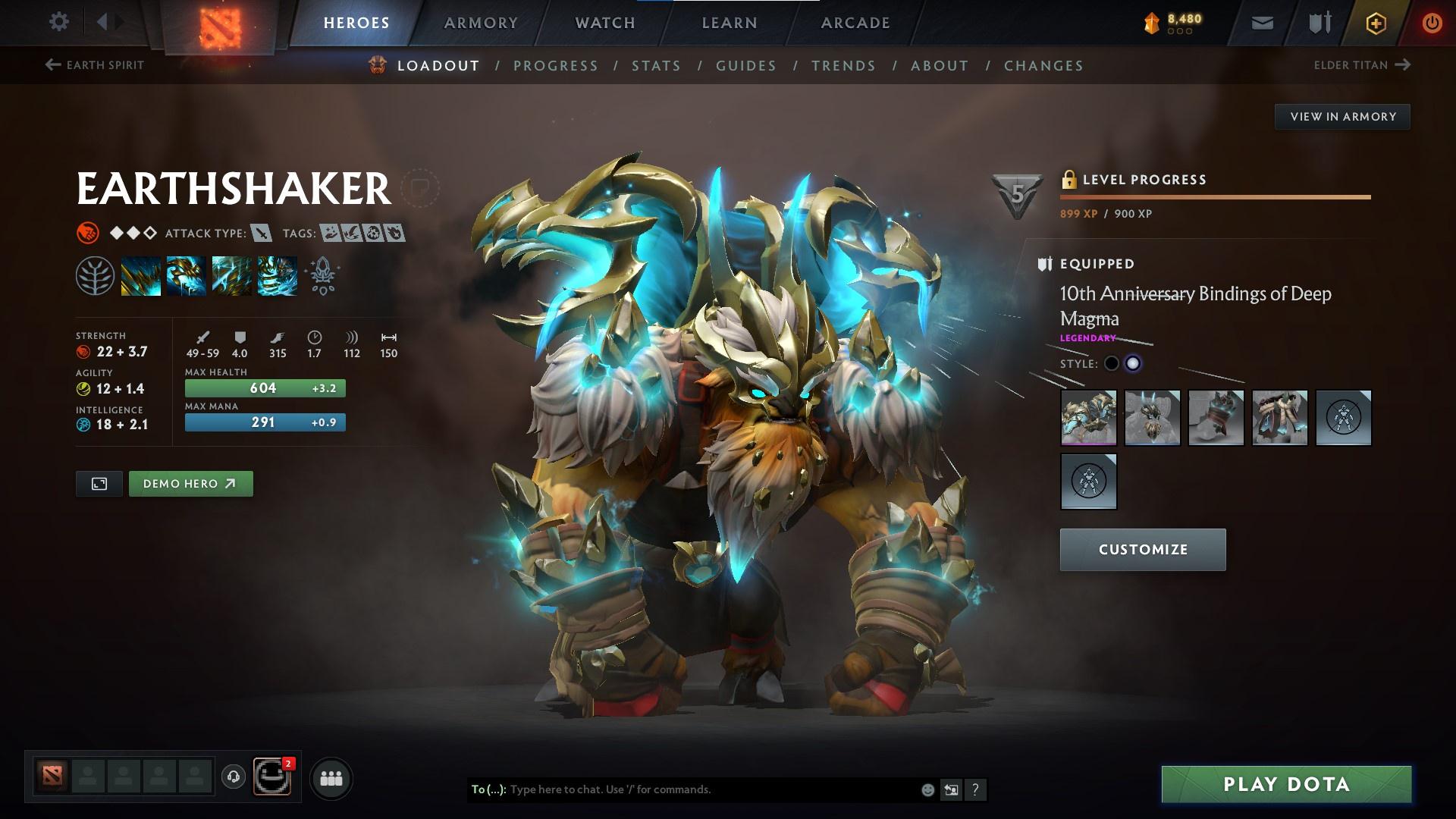
Task: Open the settings gear icon
Action: pyautogui.click(x=58, y=22)
